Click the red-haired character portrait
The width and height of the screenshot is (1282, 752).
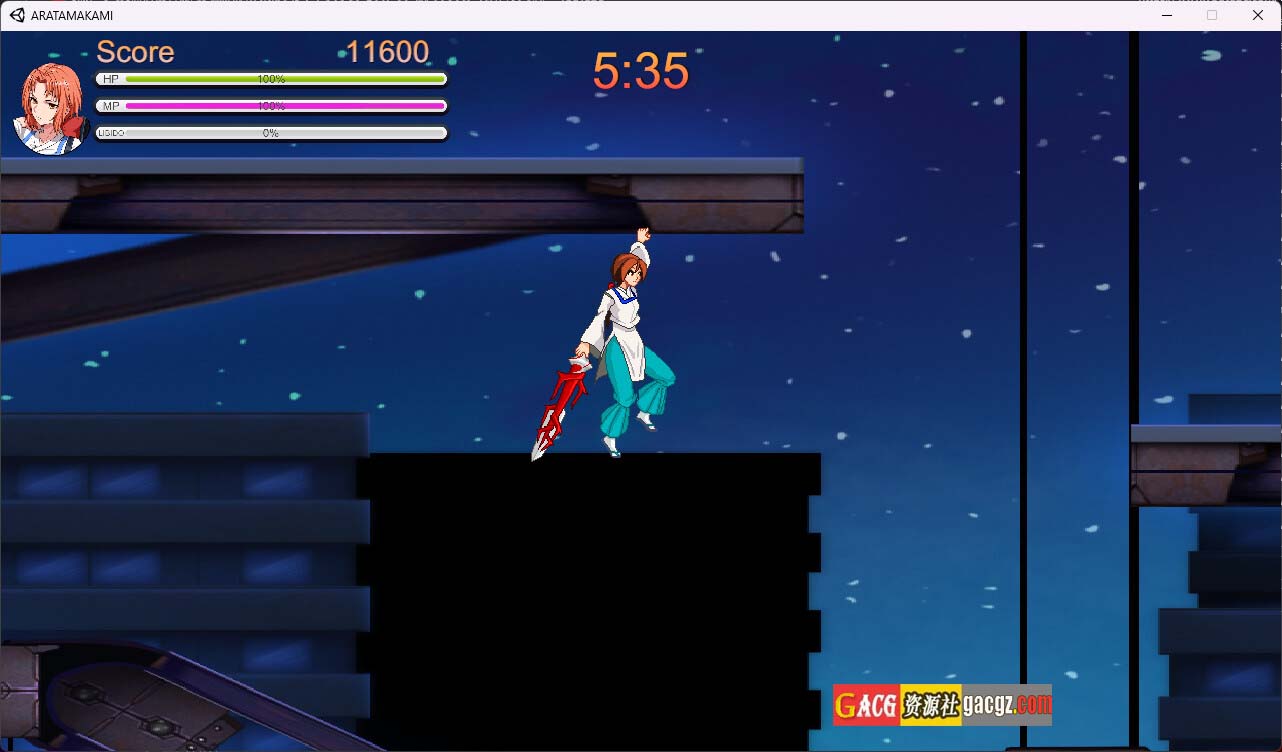pyautogui.click(x=50, y=108)
